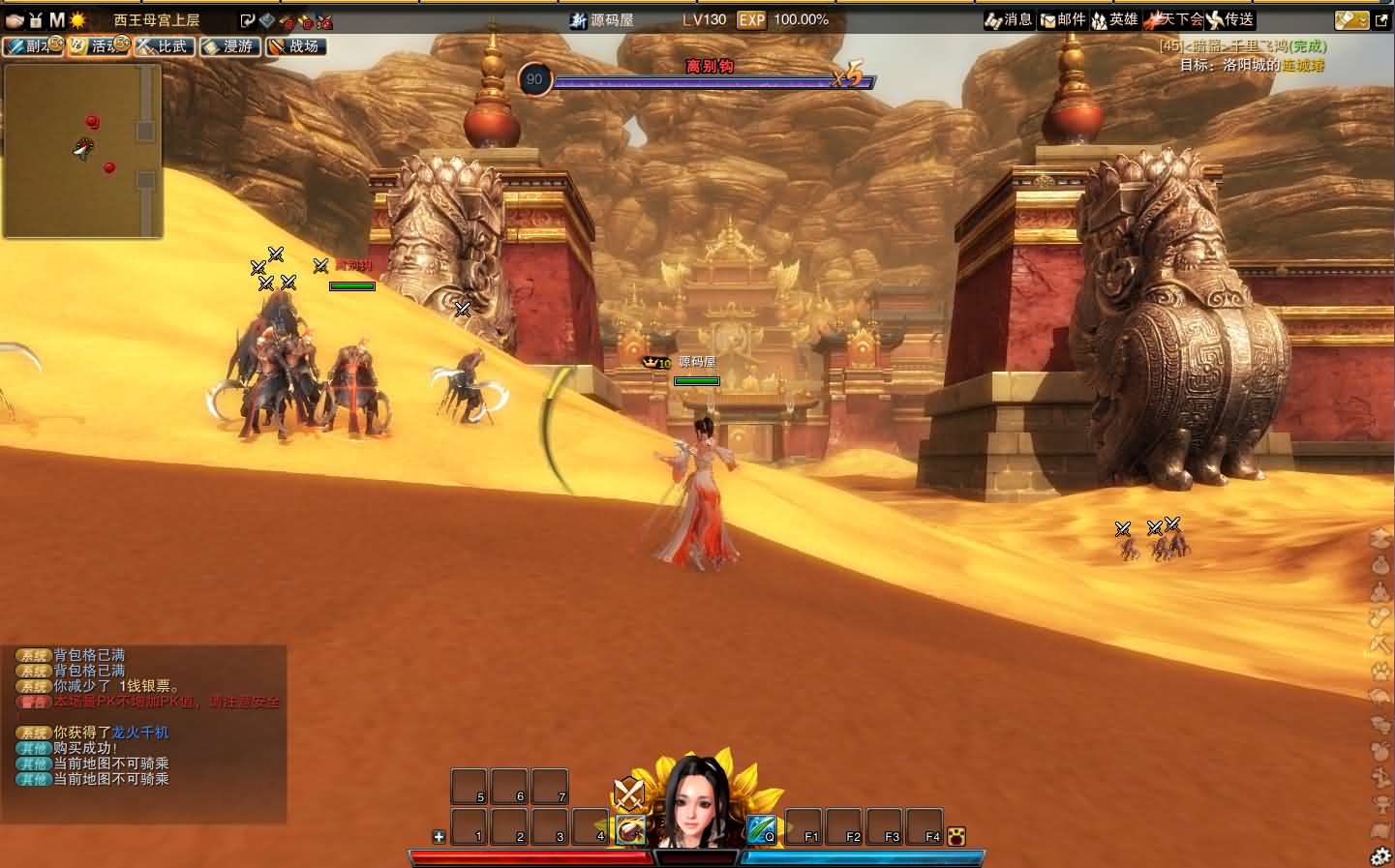Click the crossed swords attack mode icon
The width and height of the screenshot is (1395, 868).
pyautogui.click(x=629, y=794)
